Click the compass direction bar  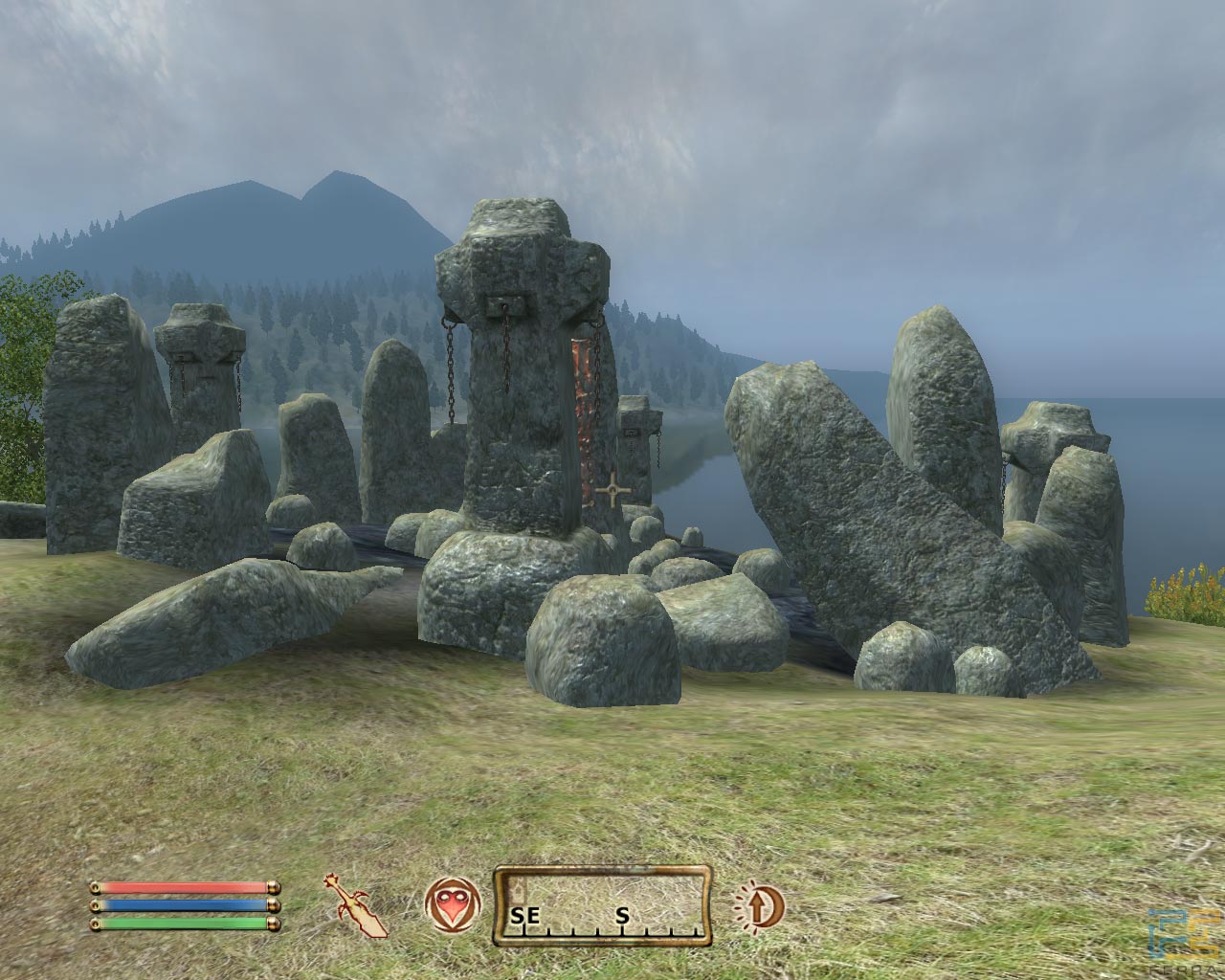point(602,905)
